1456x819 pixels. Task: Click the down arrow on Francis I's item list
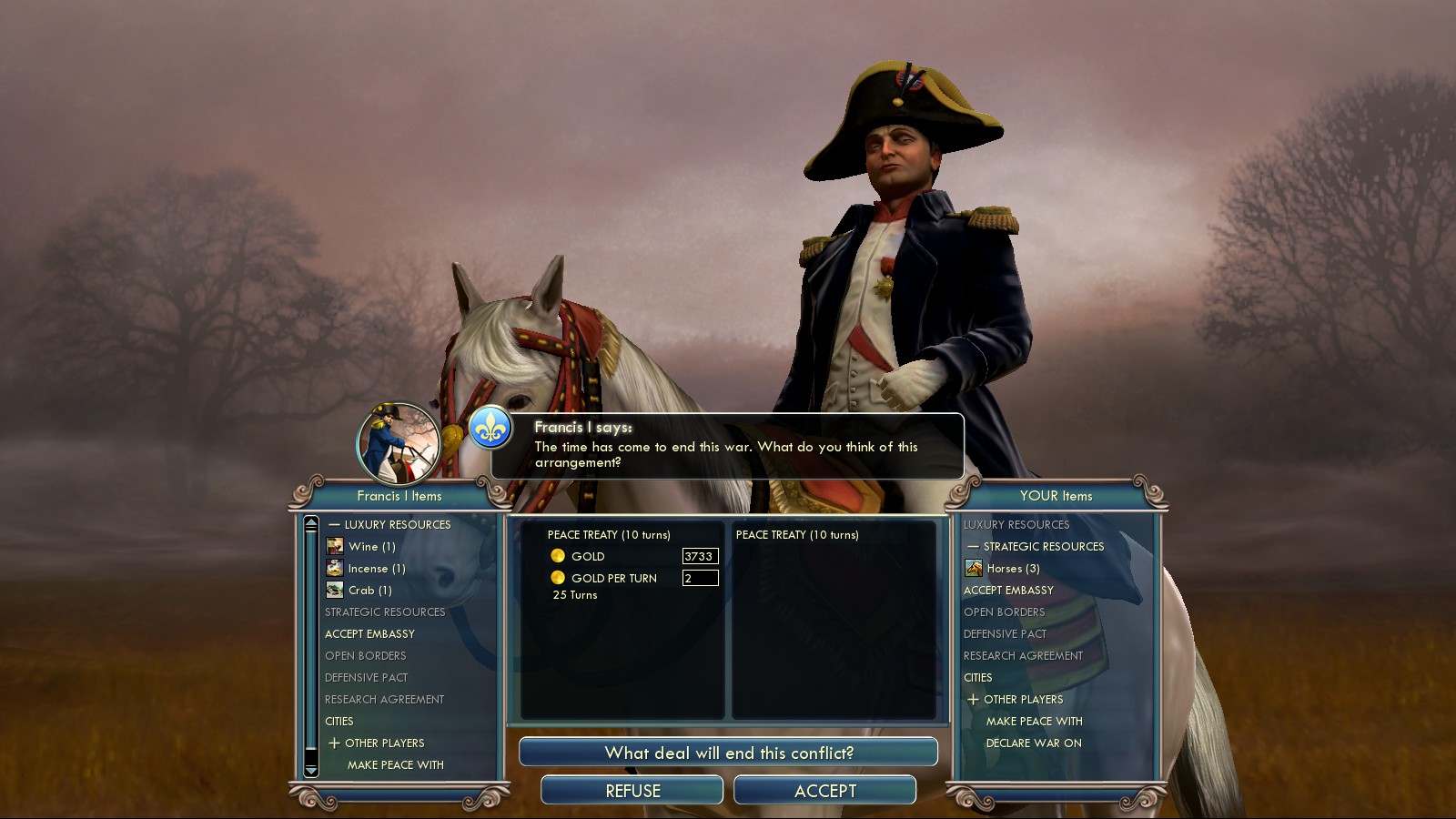pos(311,770)
